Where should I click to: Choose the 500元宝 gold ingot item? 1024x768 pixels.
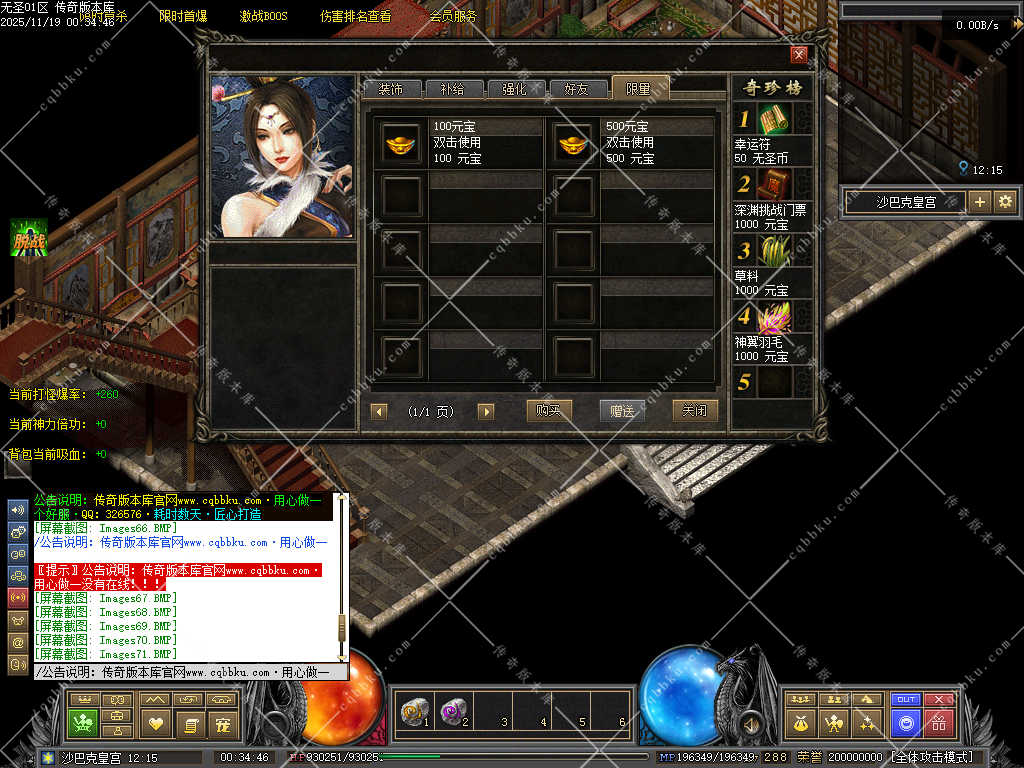(x=574, y=144)
